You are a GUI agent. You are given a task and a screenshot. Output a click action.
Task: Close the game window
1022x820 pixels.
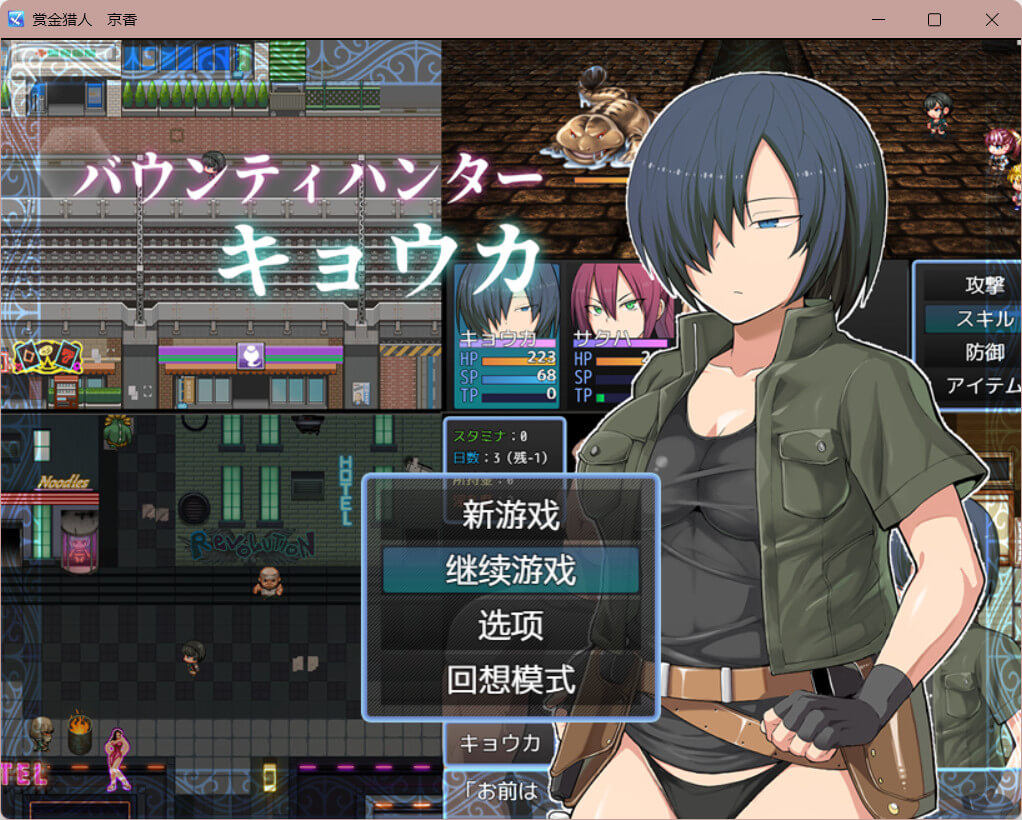[x=991, y=19]
